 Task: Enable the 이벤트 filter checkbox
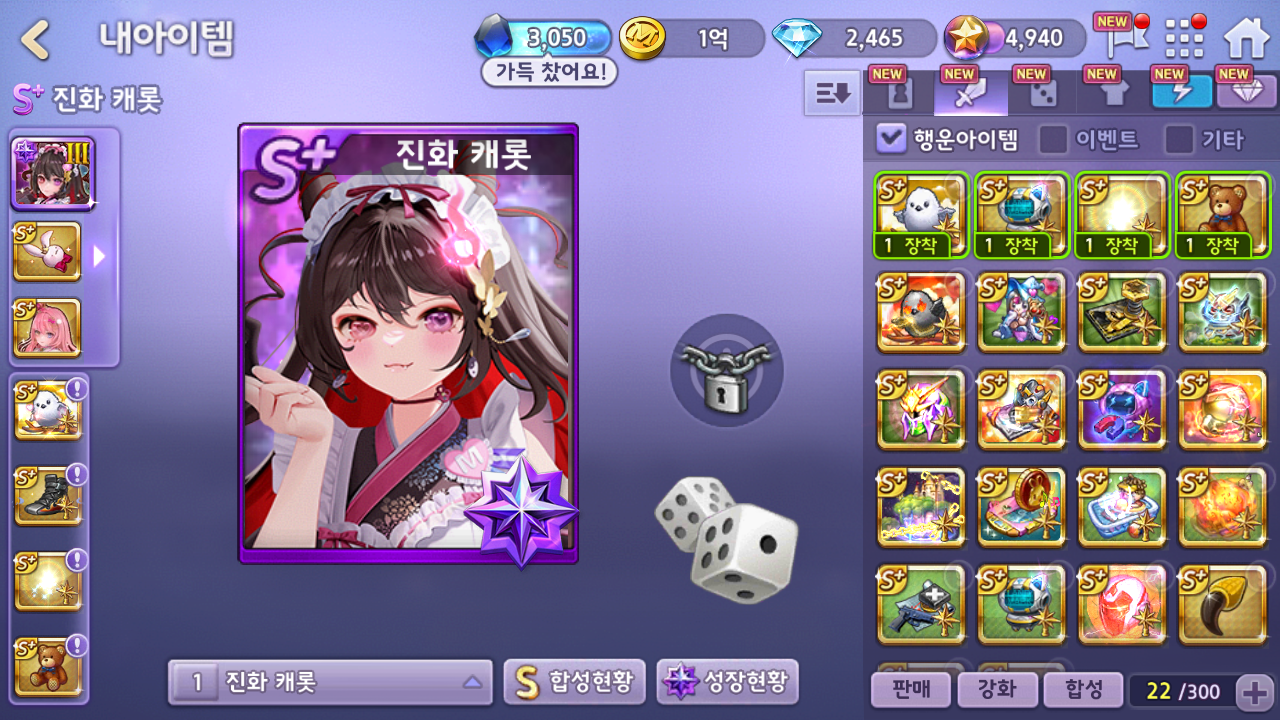(x=1053, y=139)
